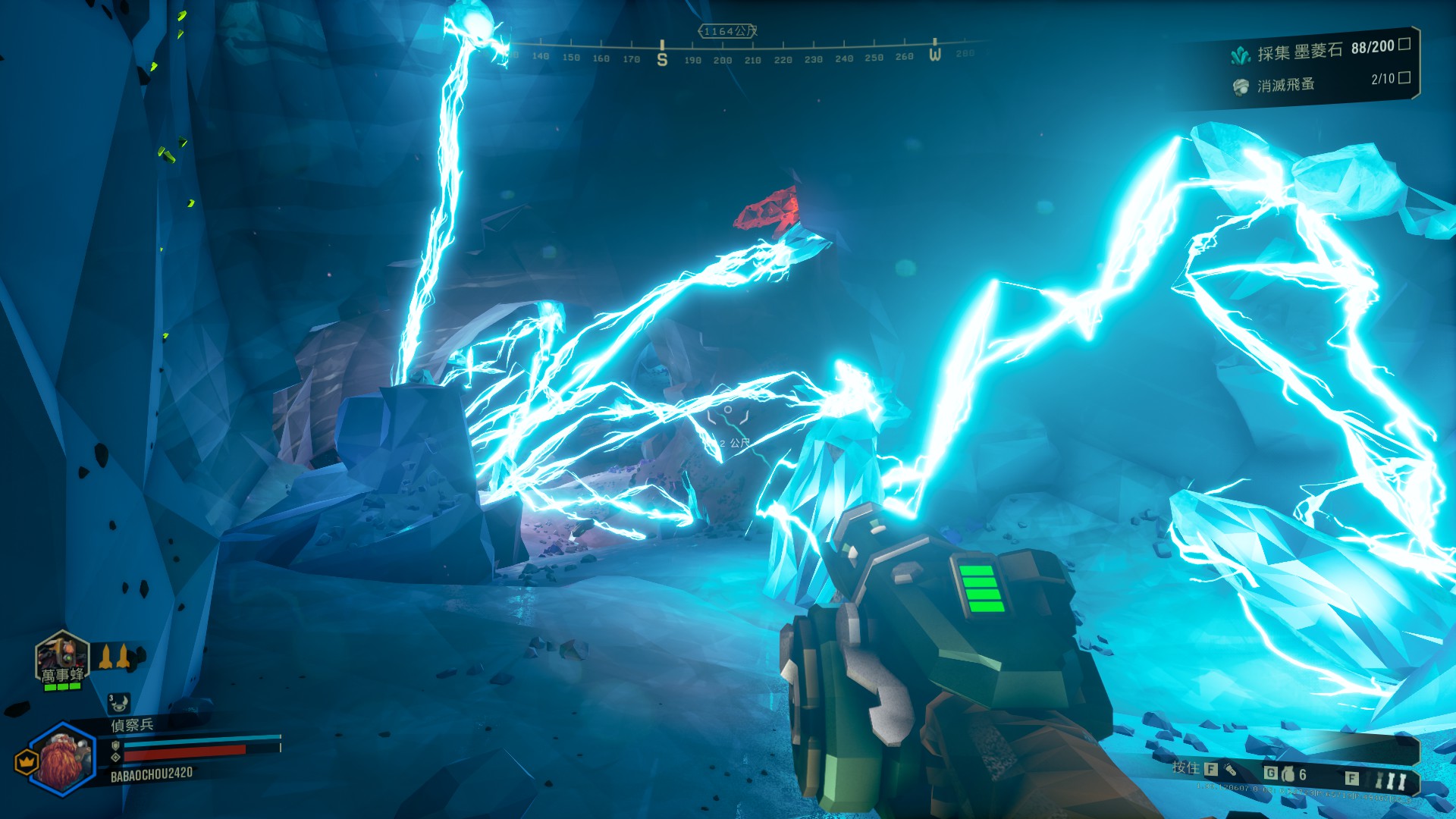Click the flashlight icon
The width and height of the screenshot is (1456, 819).
pyautogui.click(x=1230, y=770)
